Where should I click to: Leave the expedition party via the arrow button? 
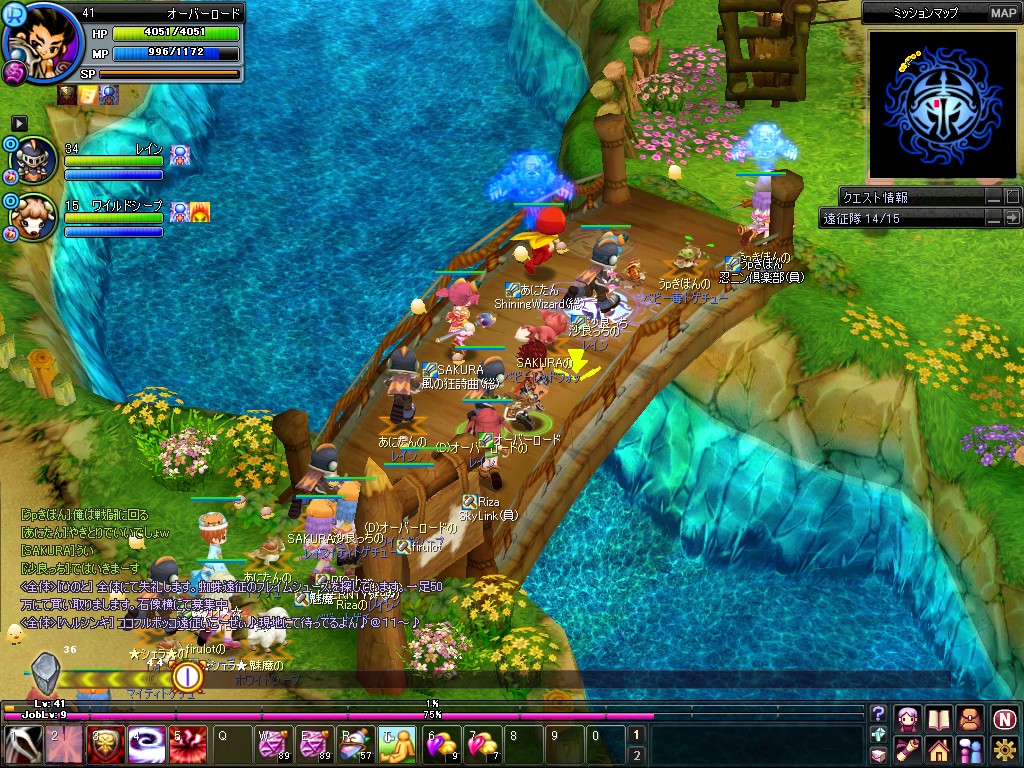click(x=1012, y=217)
